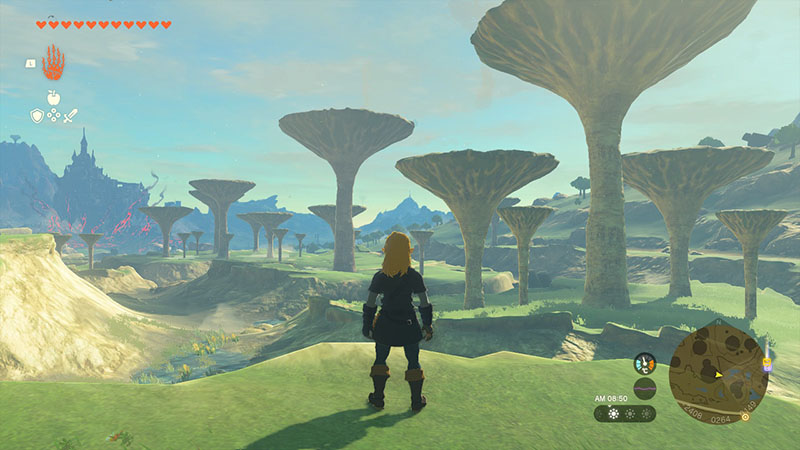
Task: Click the yellow player arrow on the minimap
Action: (719, 375)
